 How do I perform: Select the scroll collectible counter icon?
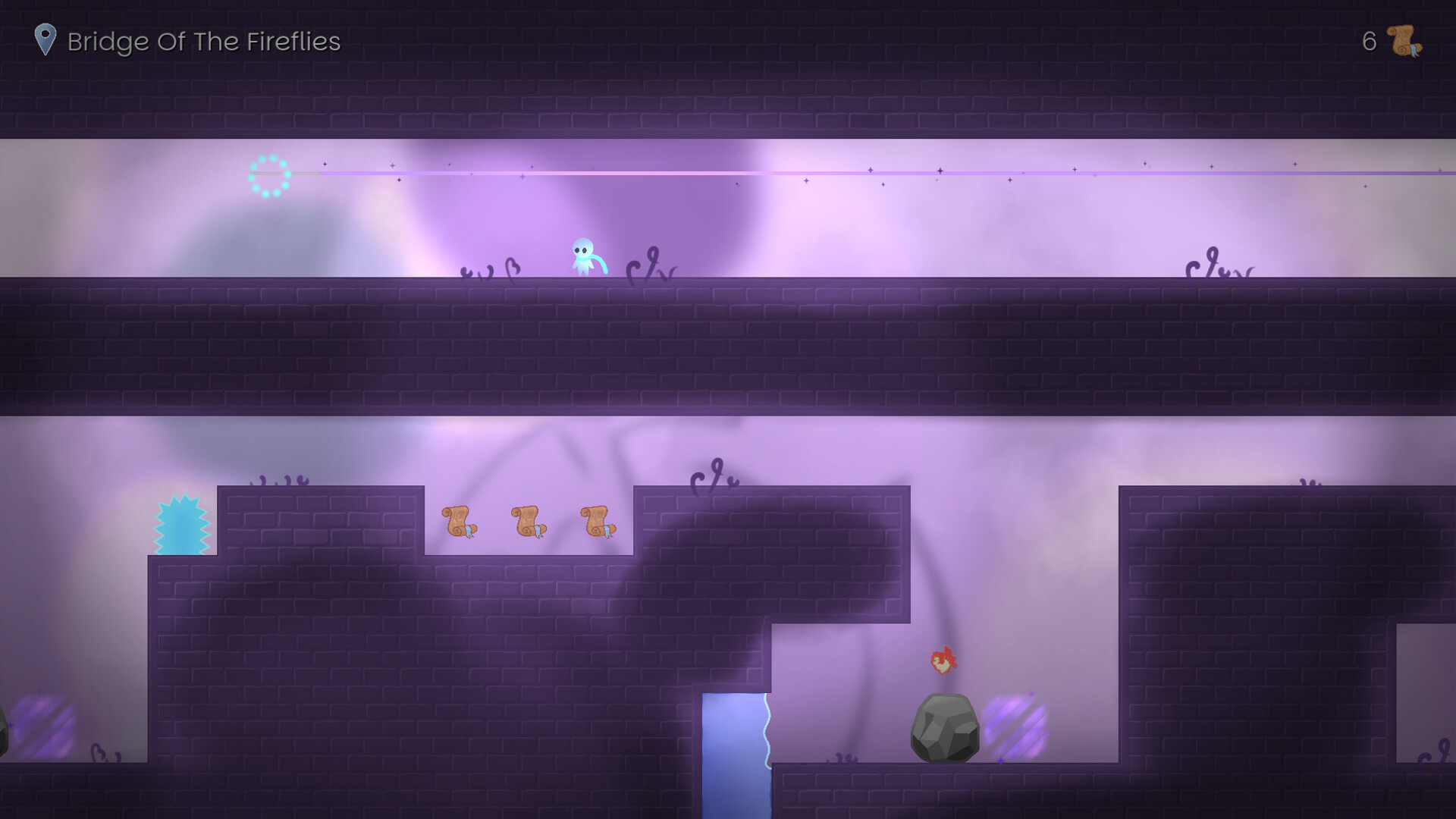point(1404,41)
